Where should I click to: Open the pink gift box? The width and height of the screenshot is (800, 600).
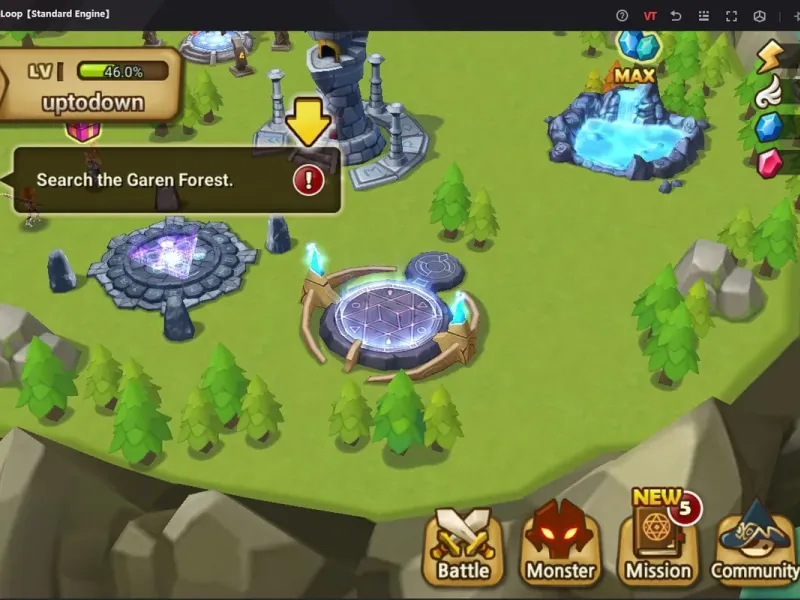click(83, 130)
